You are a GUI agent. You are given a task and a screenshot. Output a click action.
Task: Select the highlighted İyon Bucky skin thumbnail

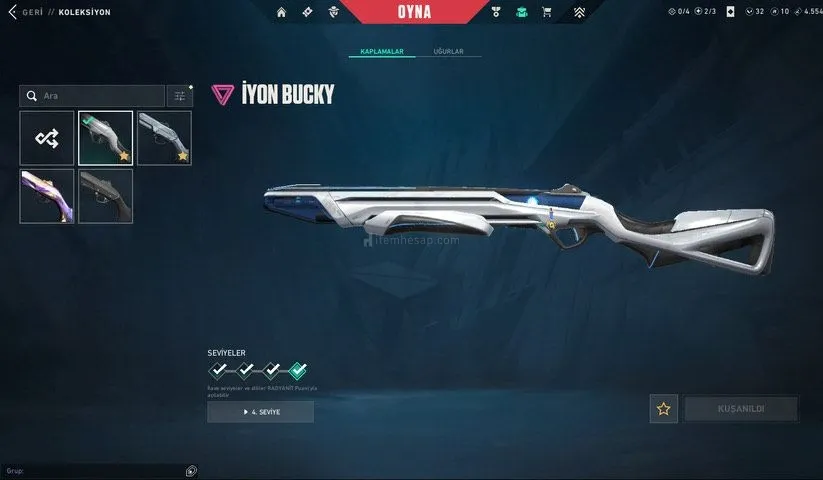pyautogui.click(x=106, y=138)
